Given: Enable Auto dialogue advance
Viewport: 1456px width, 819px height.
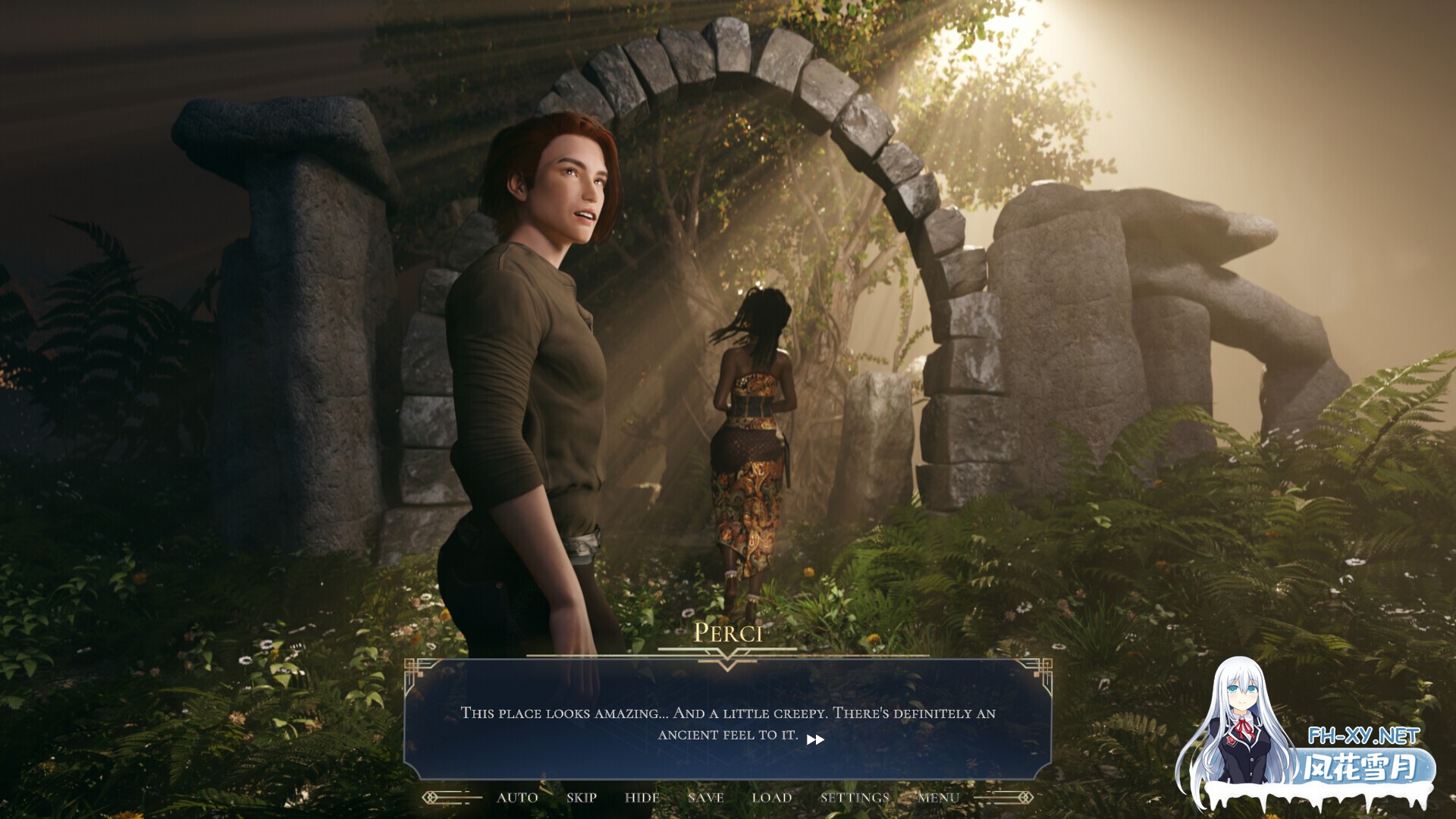Looking at the screenshot, I should click(x=517, y=797).
